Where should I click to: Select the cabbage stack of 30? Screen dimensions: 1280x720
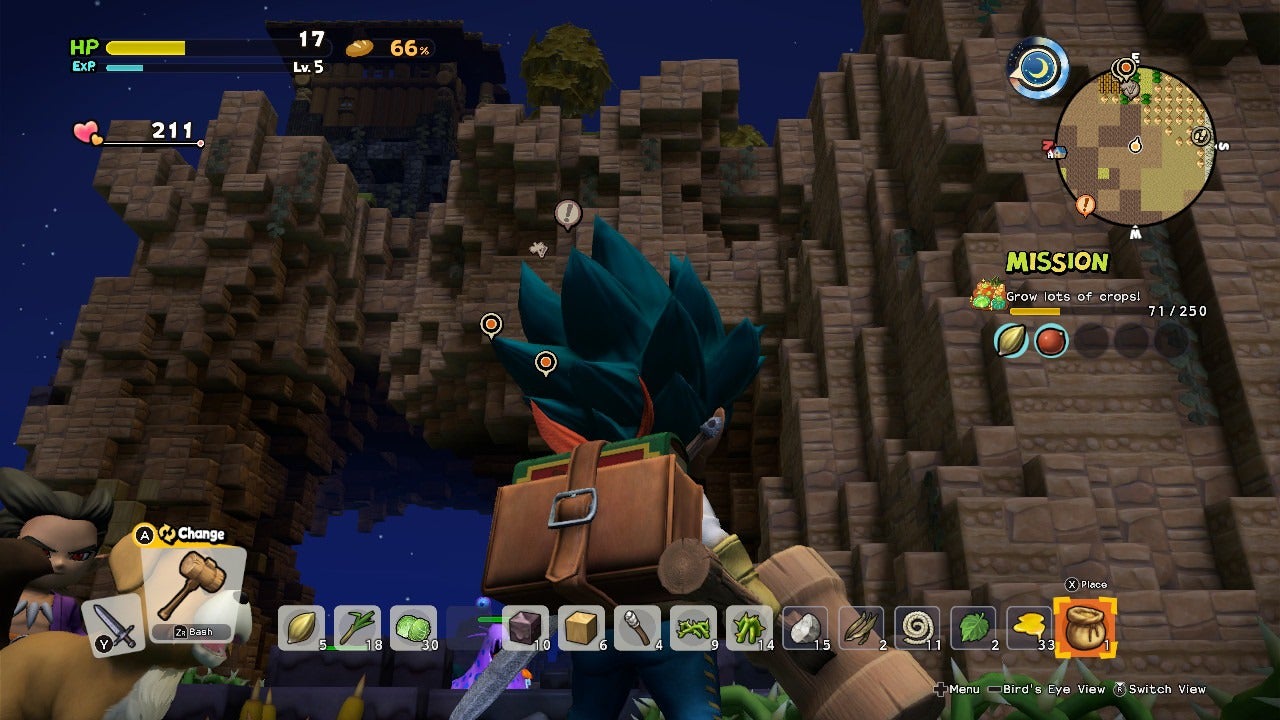coord(413,628)
